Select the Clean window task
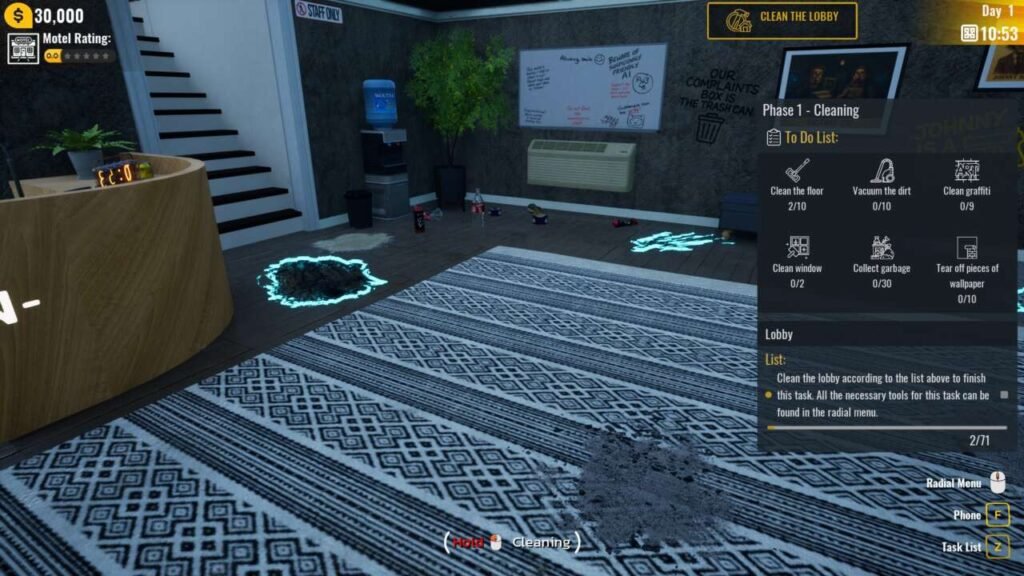 click(x=796, y=258)
